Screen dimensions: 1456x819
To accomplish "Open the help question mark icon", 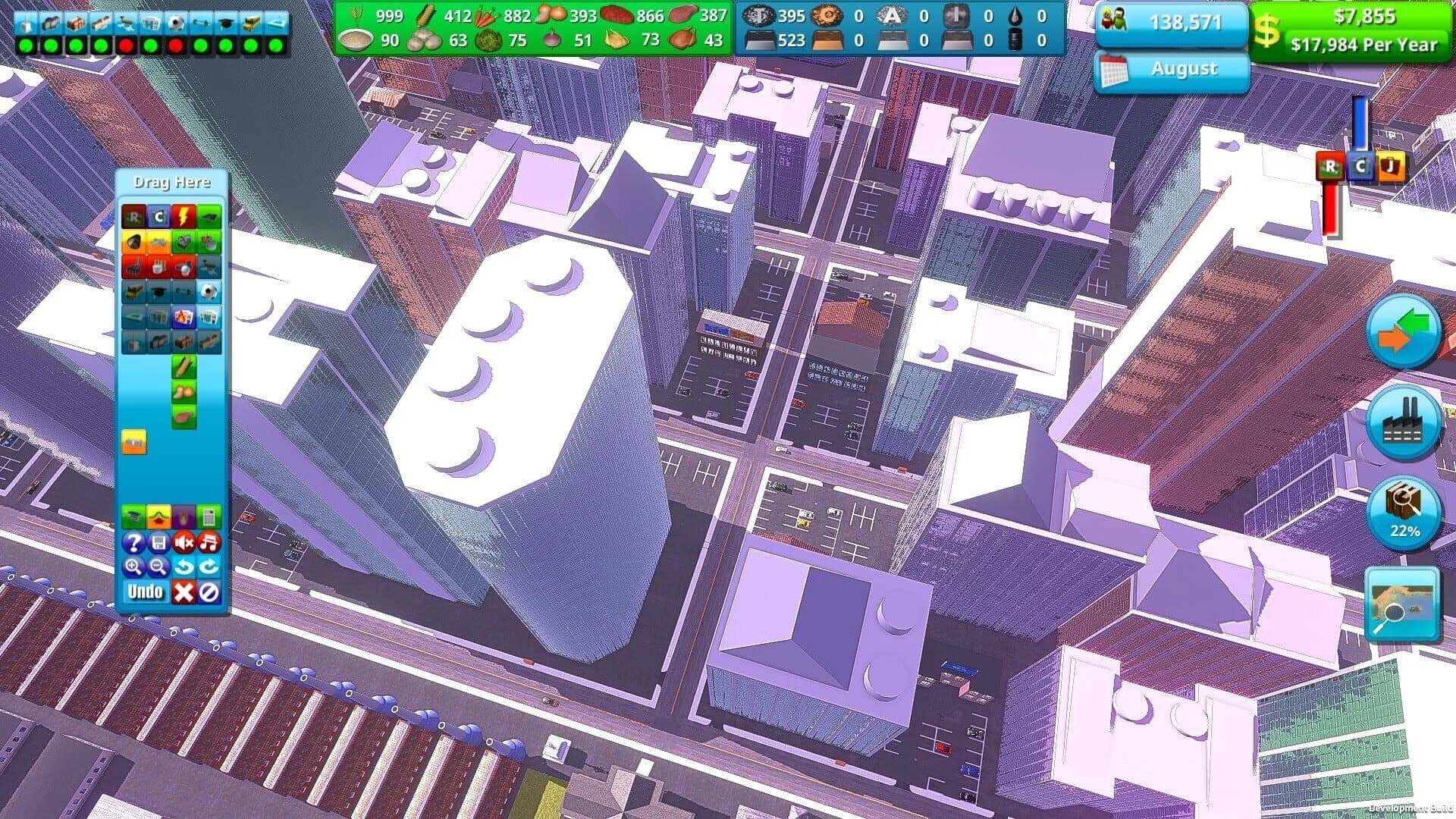I will (x=134, y=541).
